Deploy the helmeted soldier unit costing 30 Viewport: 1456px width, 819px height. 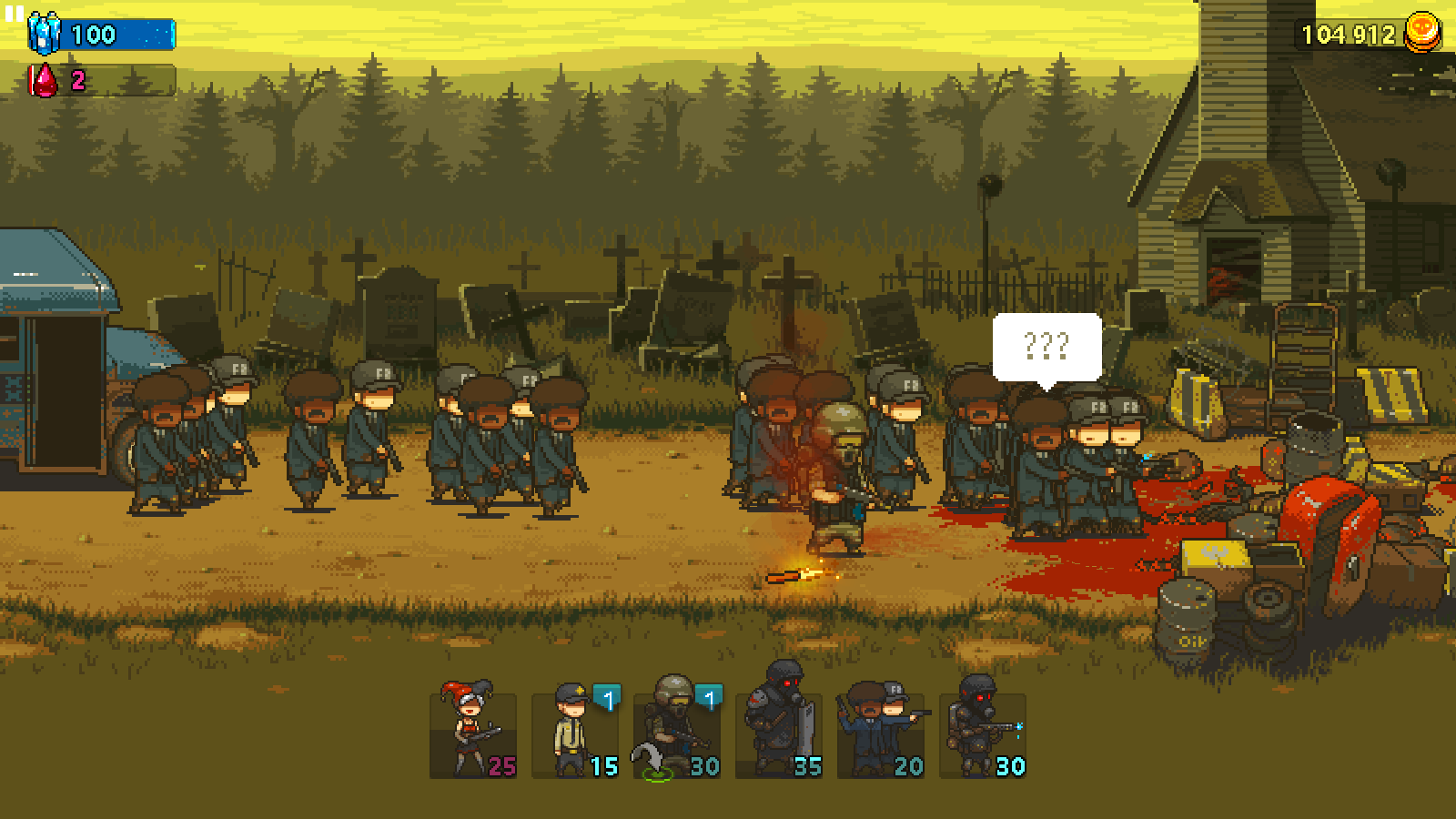[x=677, y=733]
